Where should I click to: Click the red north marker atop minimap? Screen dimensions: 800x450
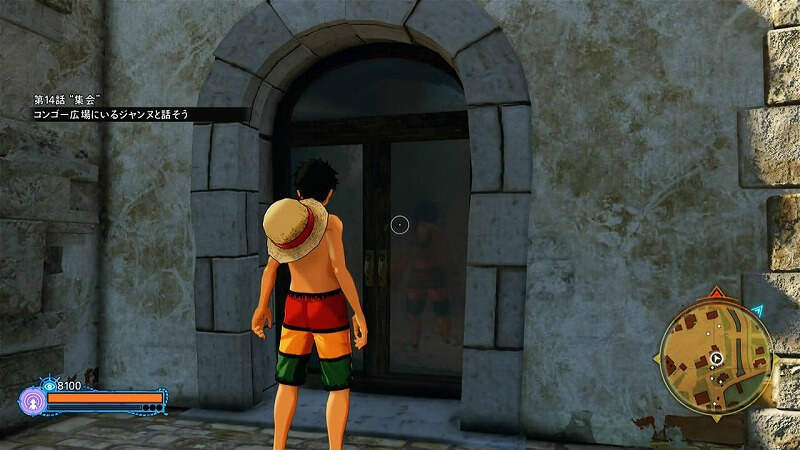pyautogui.click(x=715, y=294)
